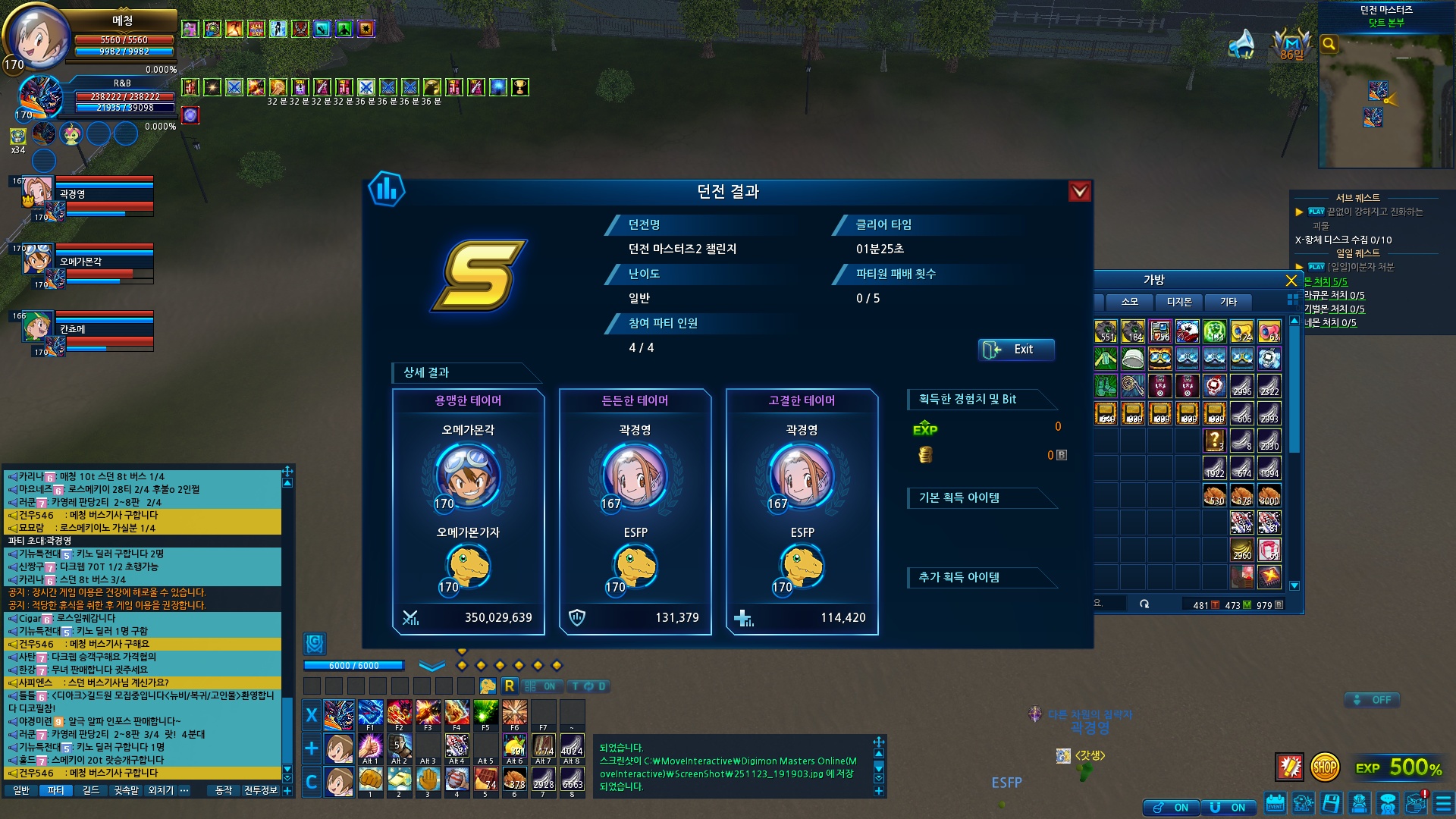Open the statistics chart icon on results
The image size is (1456, 819).
(386, 189)
